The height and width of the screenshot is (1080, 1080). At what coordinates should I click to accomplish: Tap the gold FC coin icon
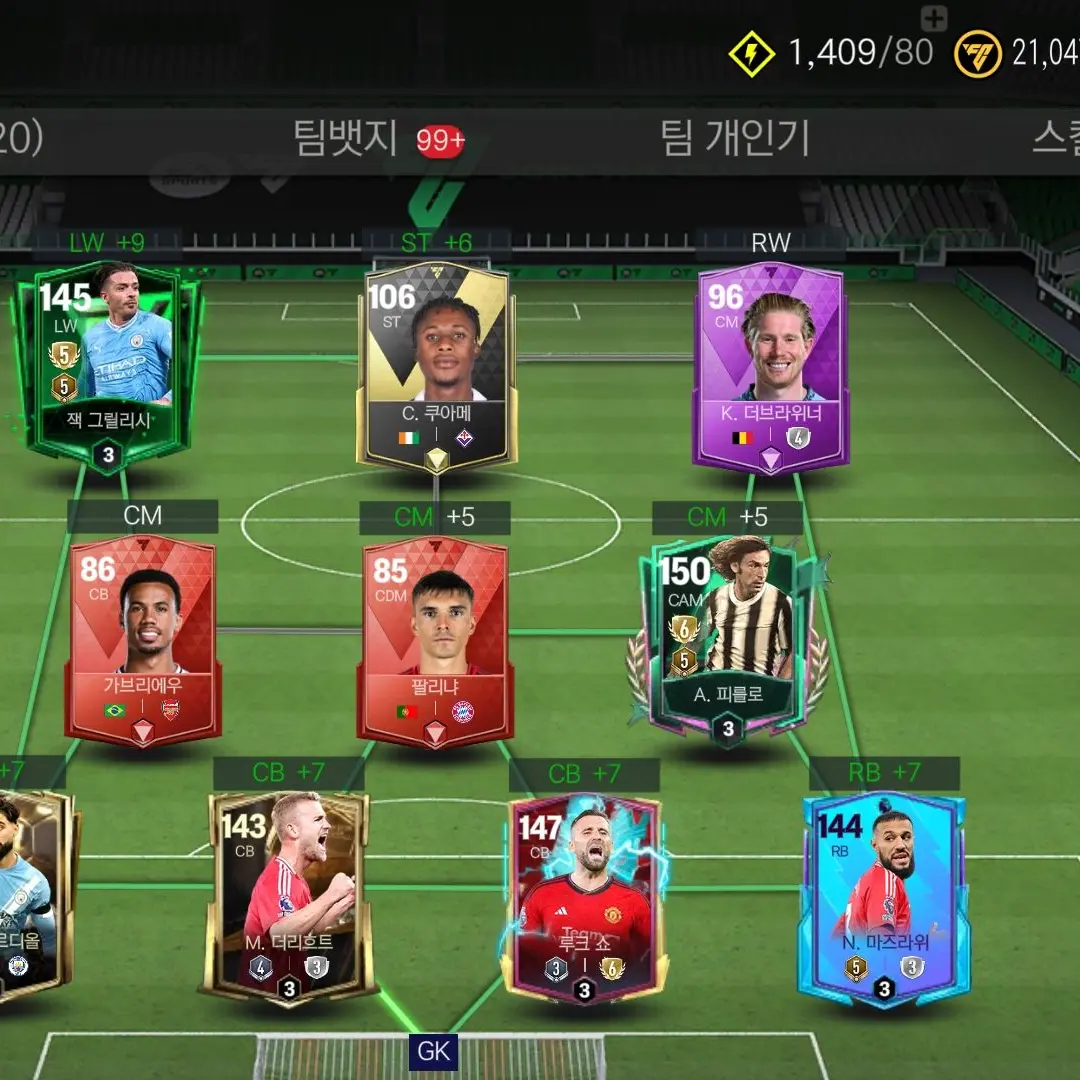tap(977, 52)
